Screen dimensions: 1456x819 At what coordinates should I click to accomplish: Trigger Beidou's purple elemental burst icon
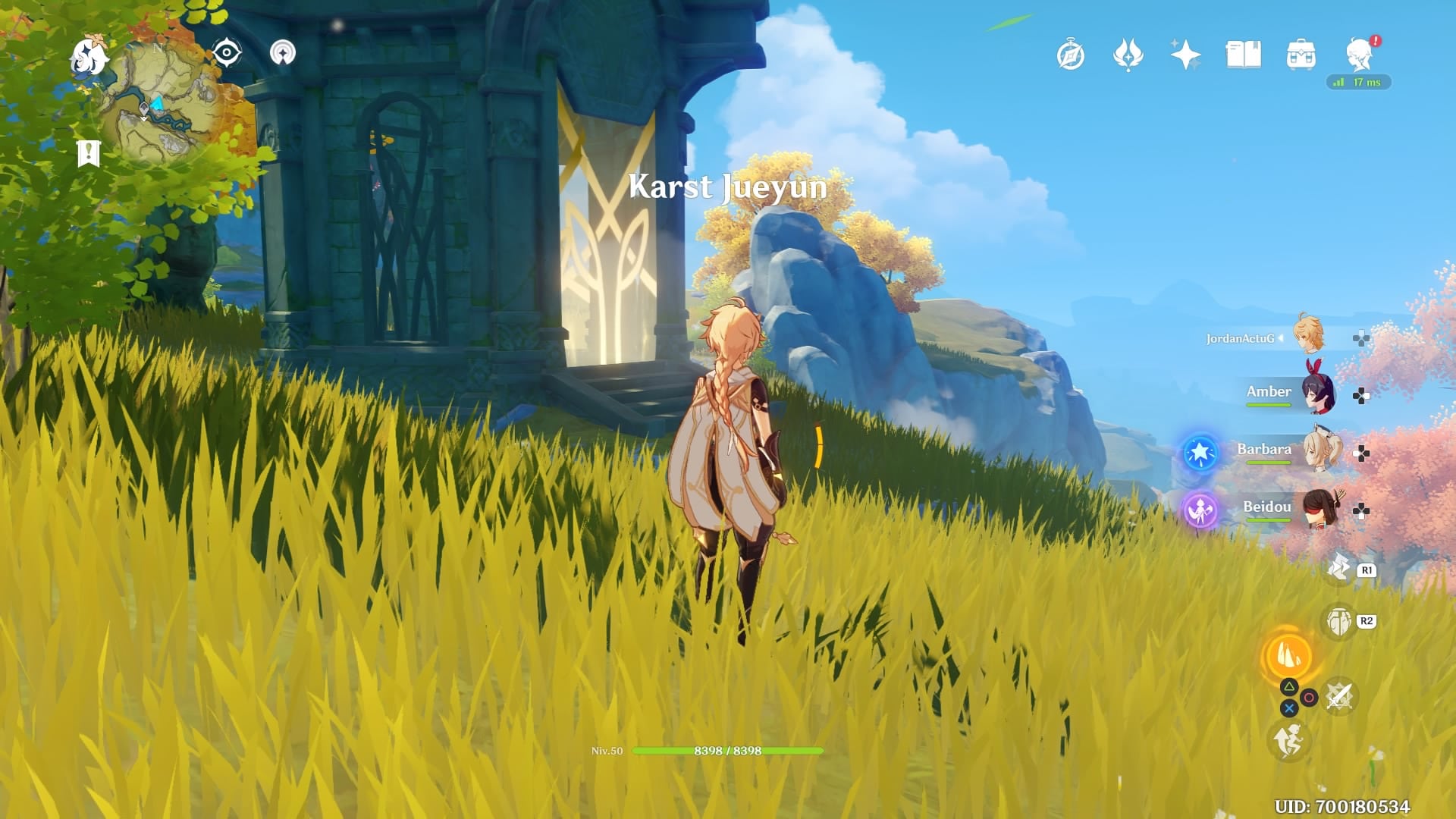[x=1200, y=510]
